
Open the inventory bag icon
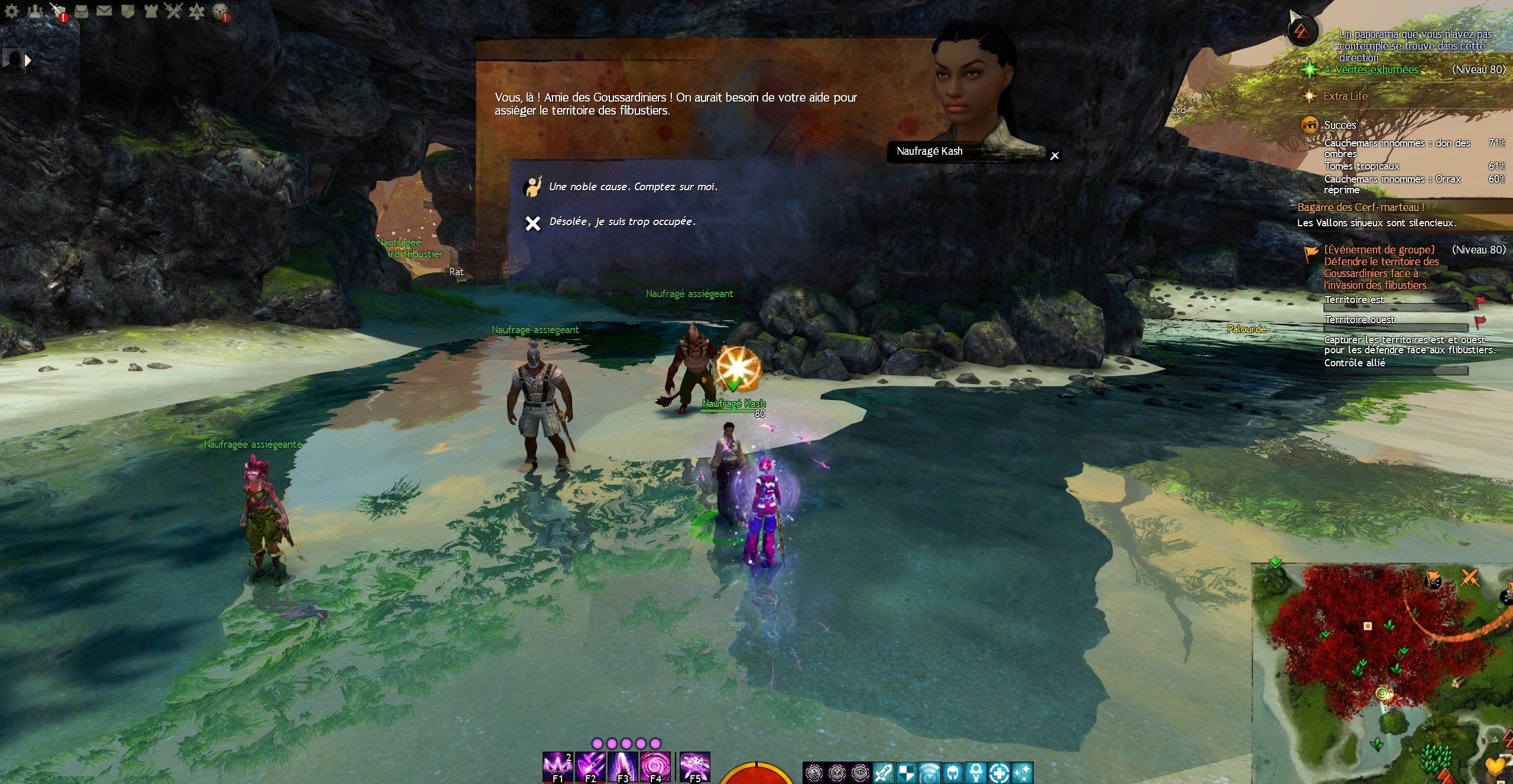[x=82, y=11]
